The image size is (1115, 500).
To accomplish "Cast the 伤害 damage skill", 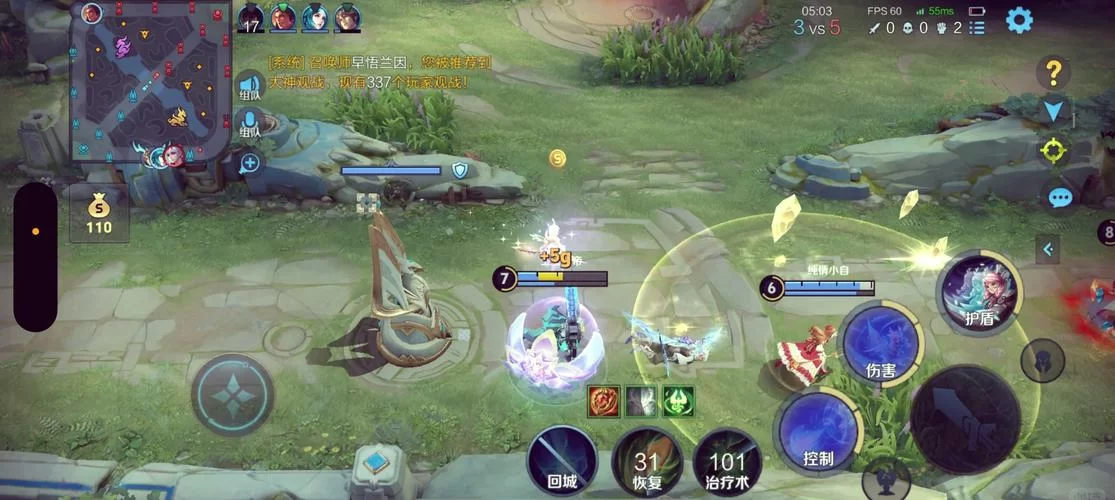I will click(x=880, y=345).
